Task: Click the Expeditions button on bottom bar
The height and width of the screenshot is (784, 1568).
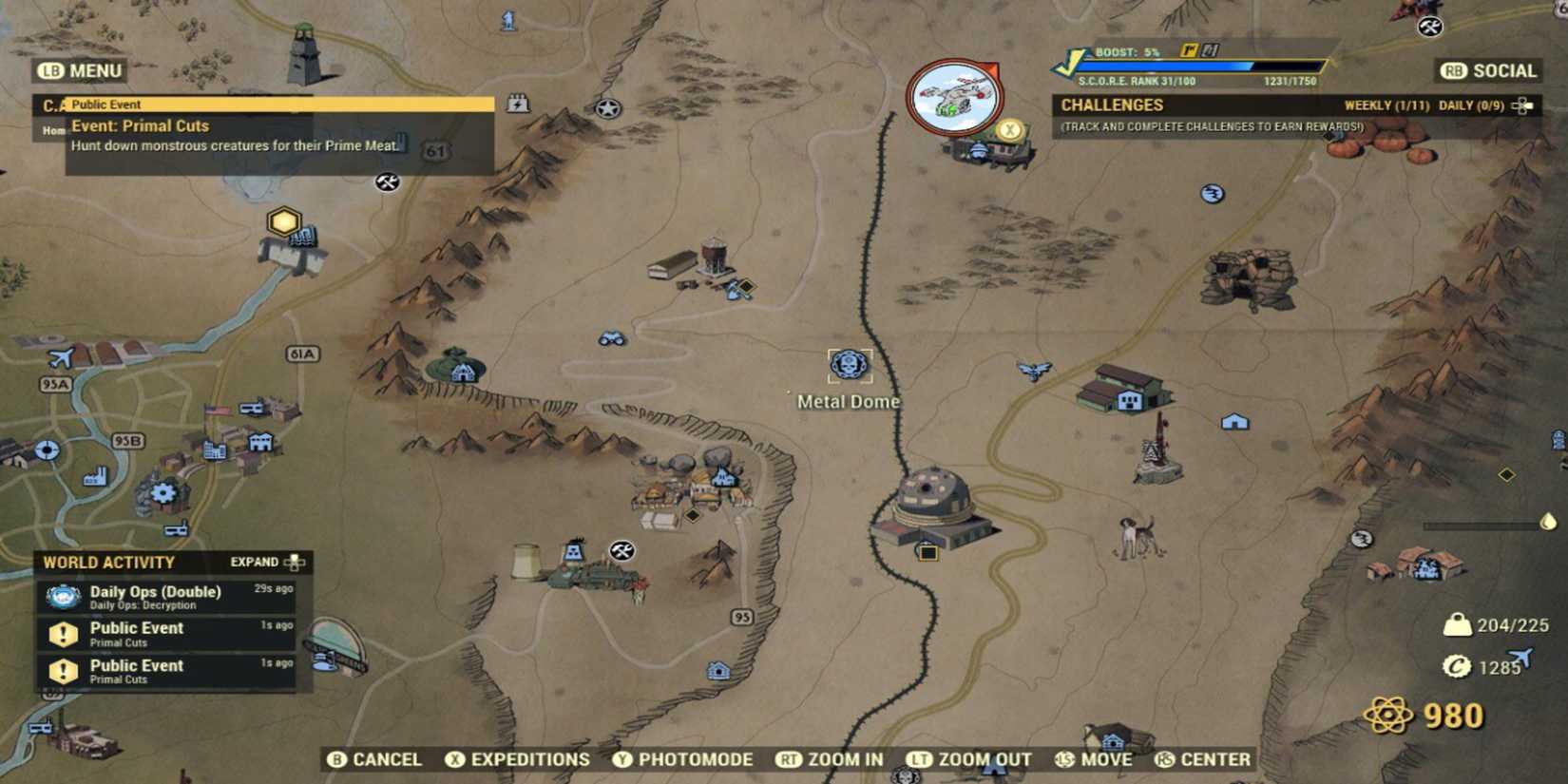Action: (x=518, y=759)
